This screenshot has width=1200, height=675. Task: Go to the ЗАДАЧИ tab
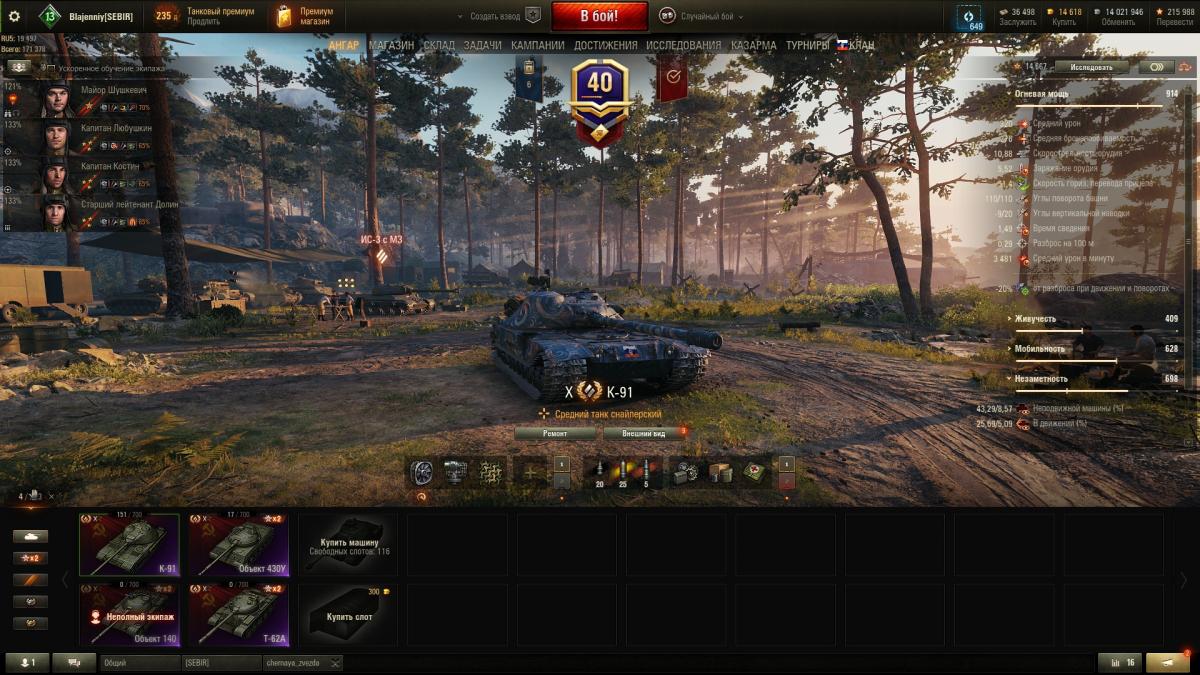pos(483,45)
